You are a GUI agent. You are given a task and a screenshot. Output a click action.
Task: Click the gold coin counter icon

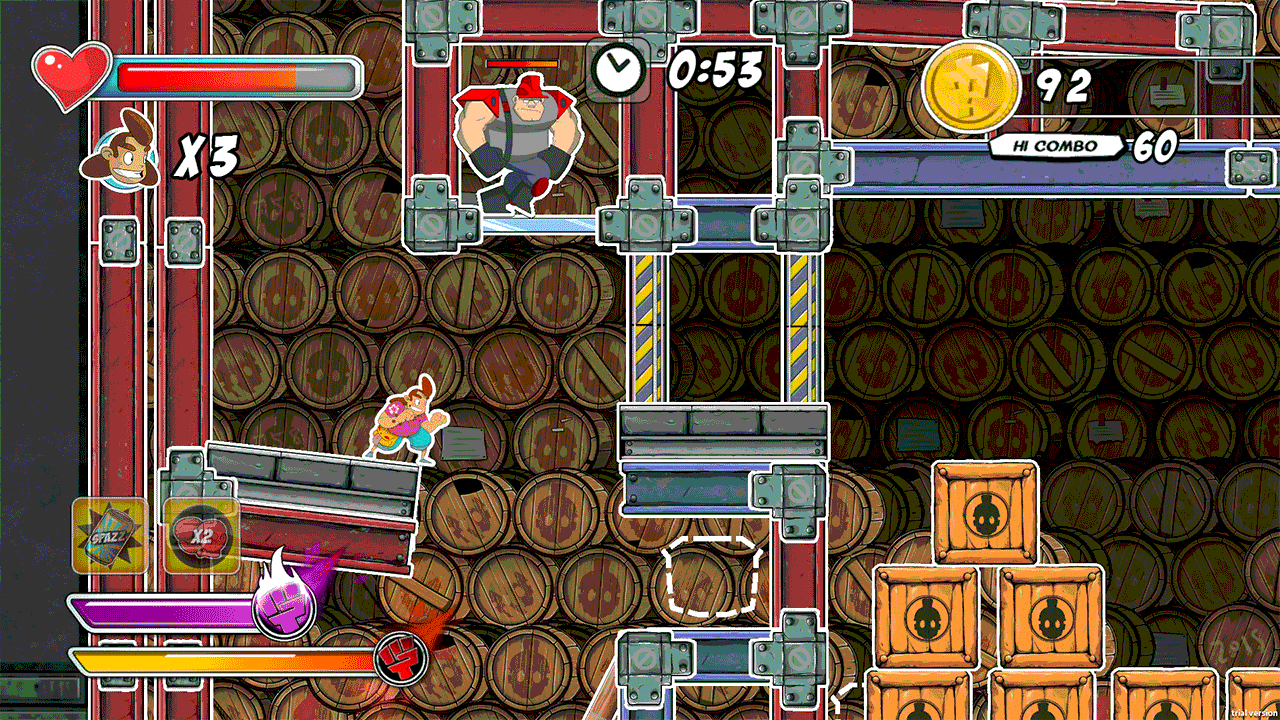tap(969, 88)
